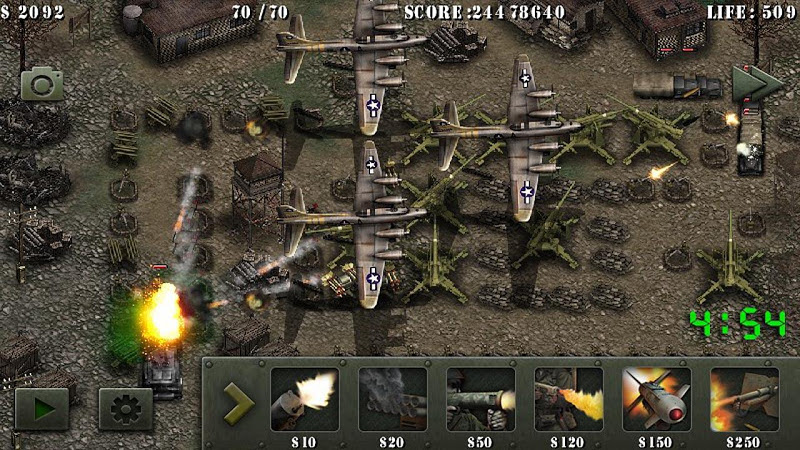Collapse the tower shop using the chevron arrow

[x=238, y=402]
